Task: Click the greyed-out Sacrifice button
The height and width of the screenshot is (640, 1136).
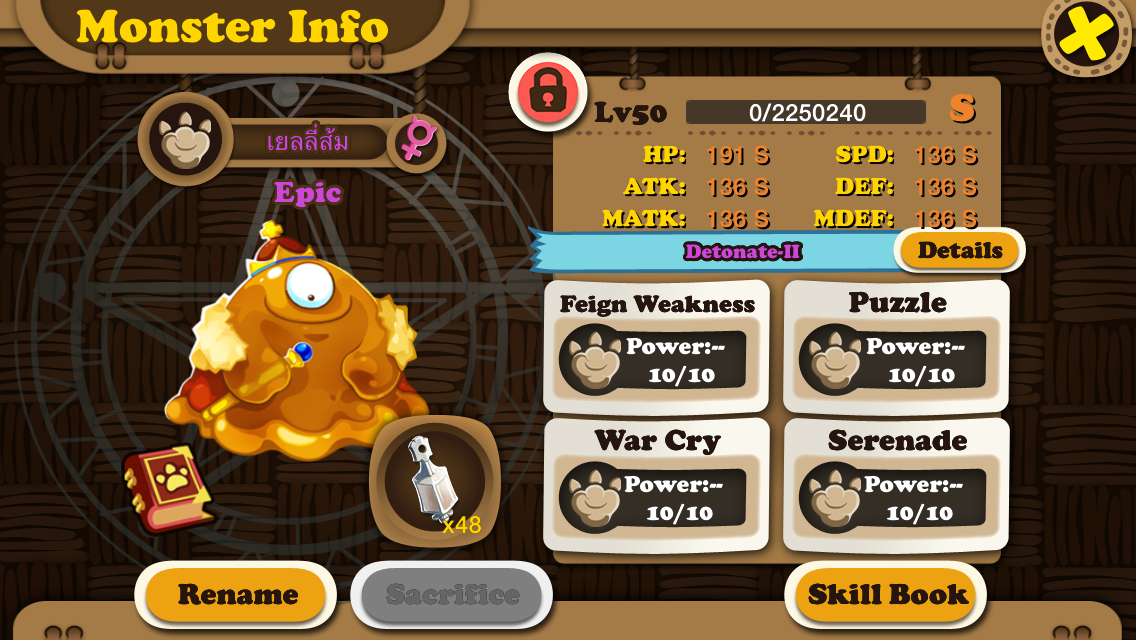Action: pos(452,595)
